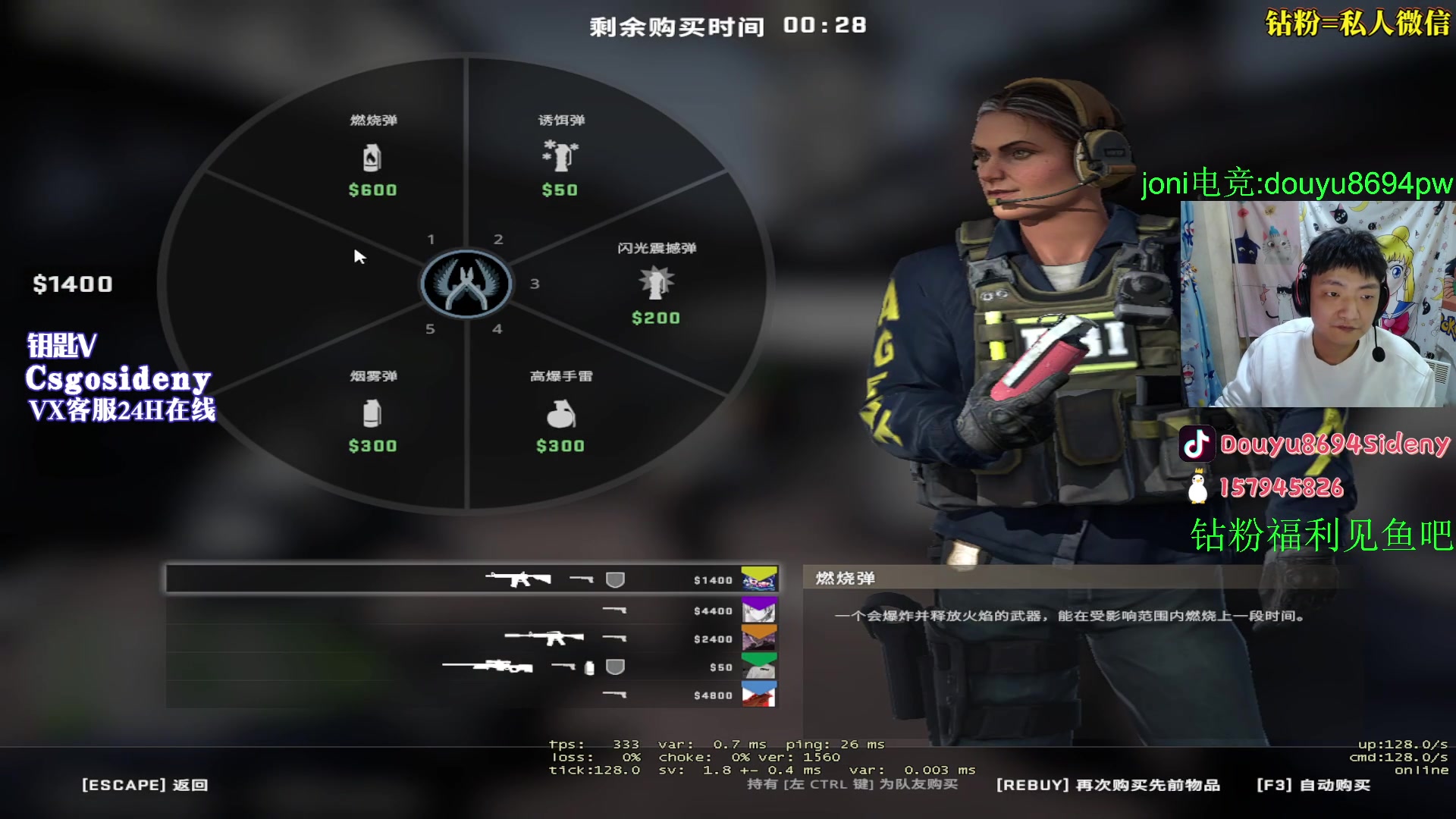Activate the 自动购买 auto-buy button
This screenshot has height=819, width=1456.
1313,785
